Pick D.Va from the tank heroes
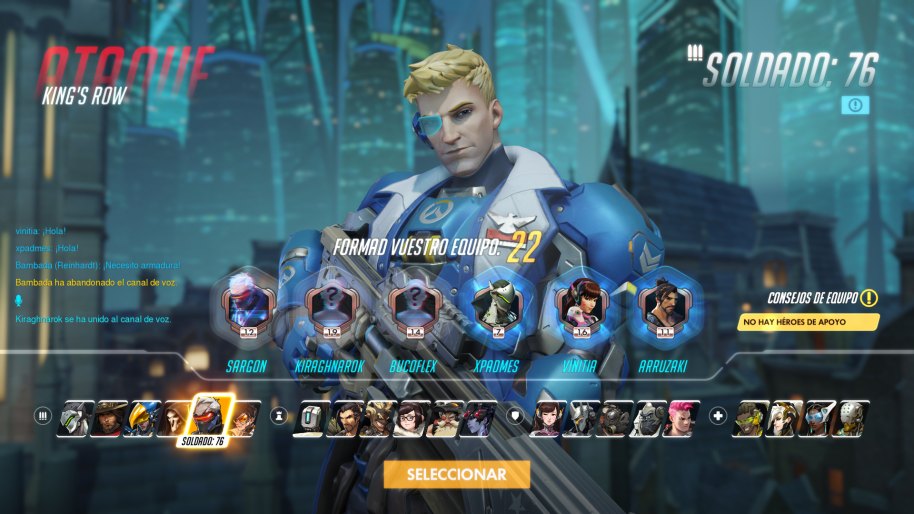Viewport: 914px width, 514px height. 546,418
